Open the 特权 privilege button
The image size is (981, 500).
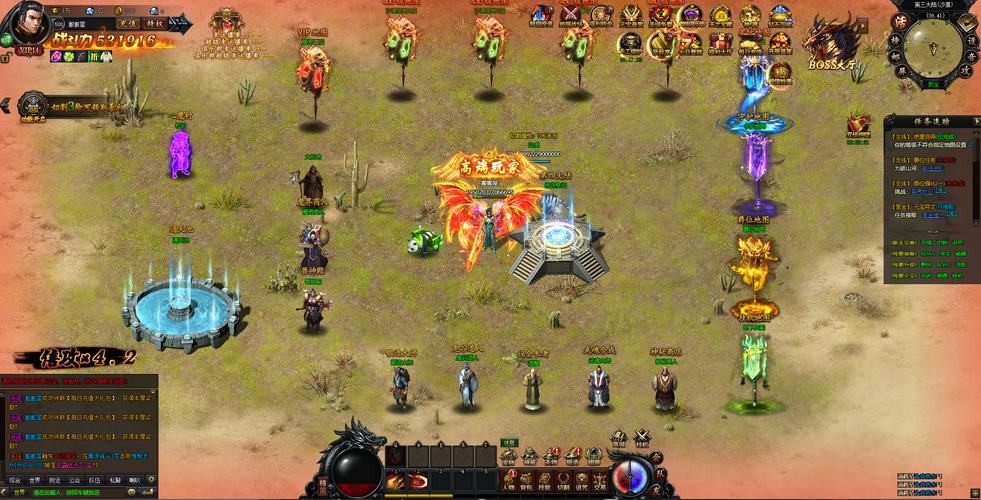154,22
